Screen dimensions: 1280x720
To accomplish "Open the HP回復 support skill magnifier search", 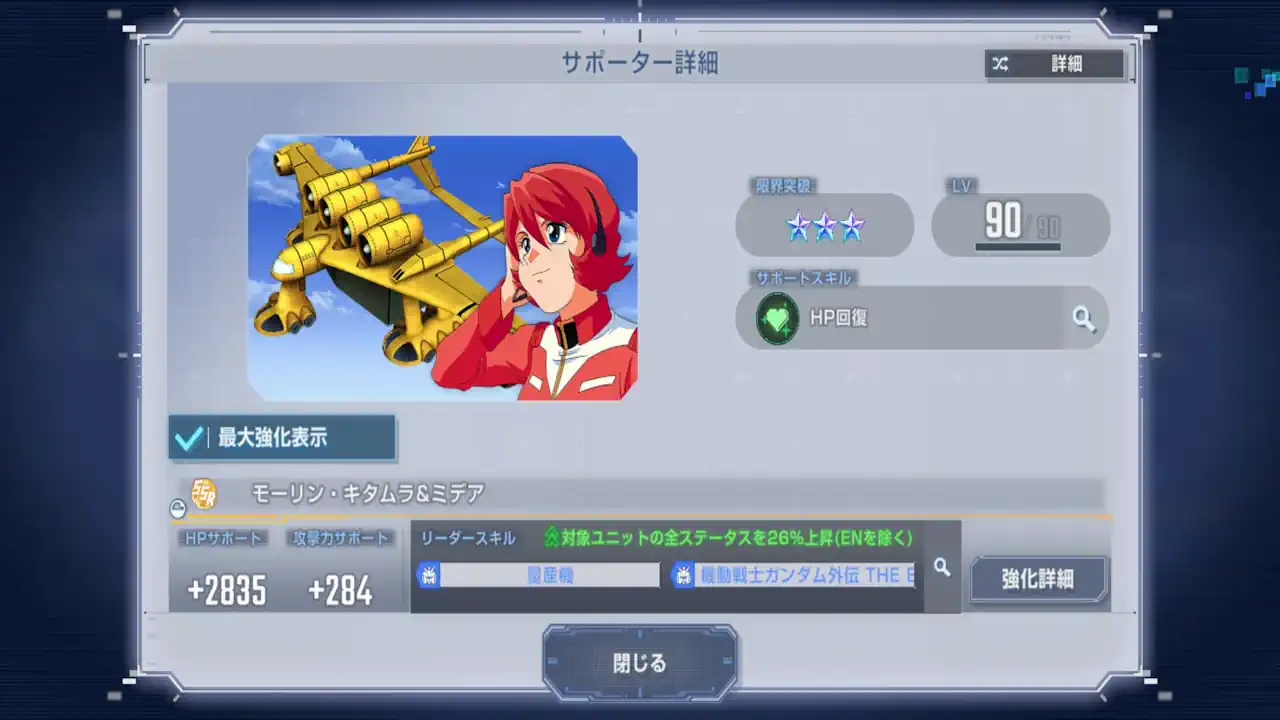I will (1084, 318).
